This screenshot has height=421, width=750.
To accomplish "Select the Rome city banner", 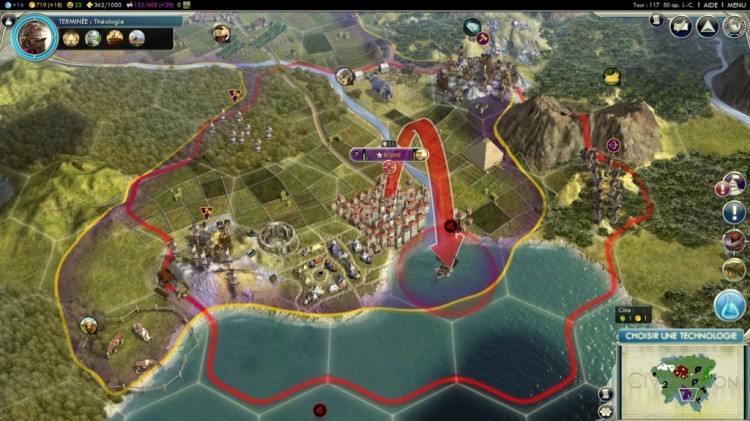I will pyautogui.click(x=389, y=154).
